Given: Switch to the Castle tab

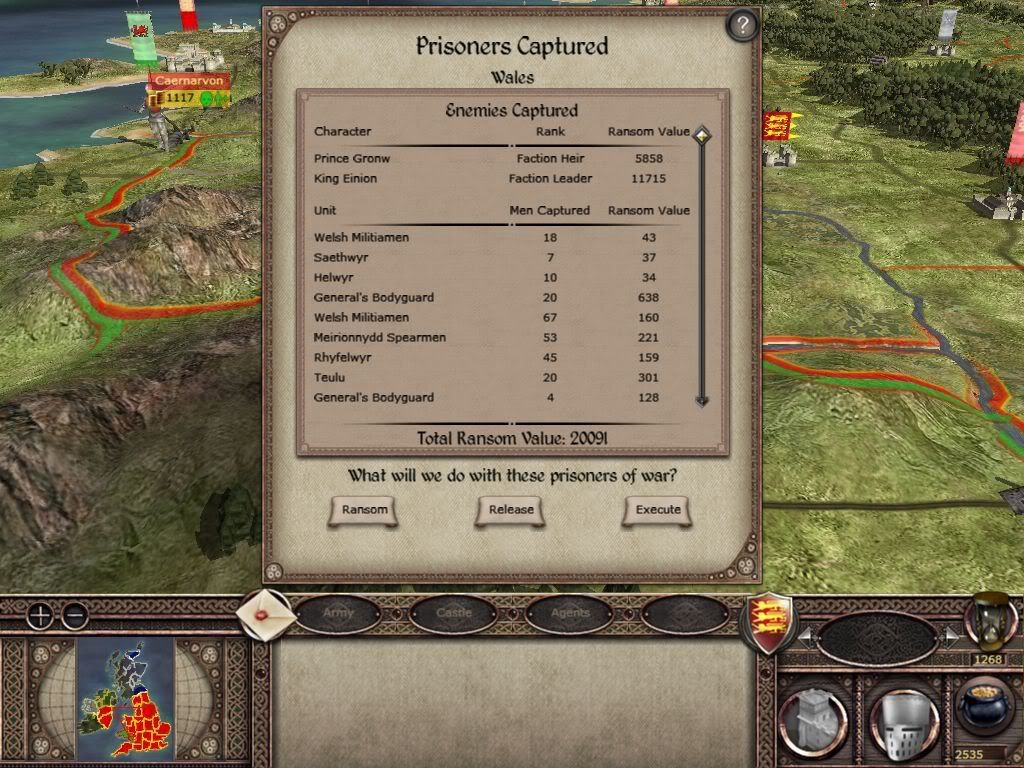Looking at the screenshot, I should [454, 613].
